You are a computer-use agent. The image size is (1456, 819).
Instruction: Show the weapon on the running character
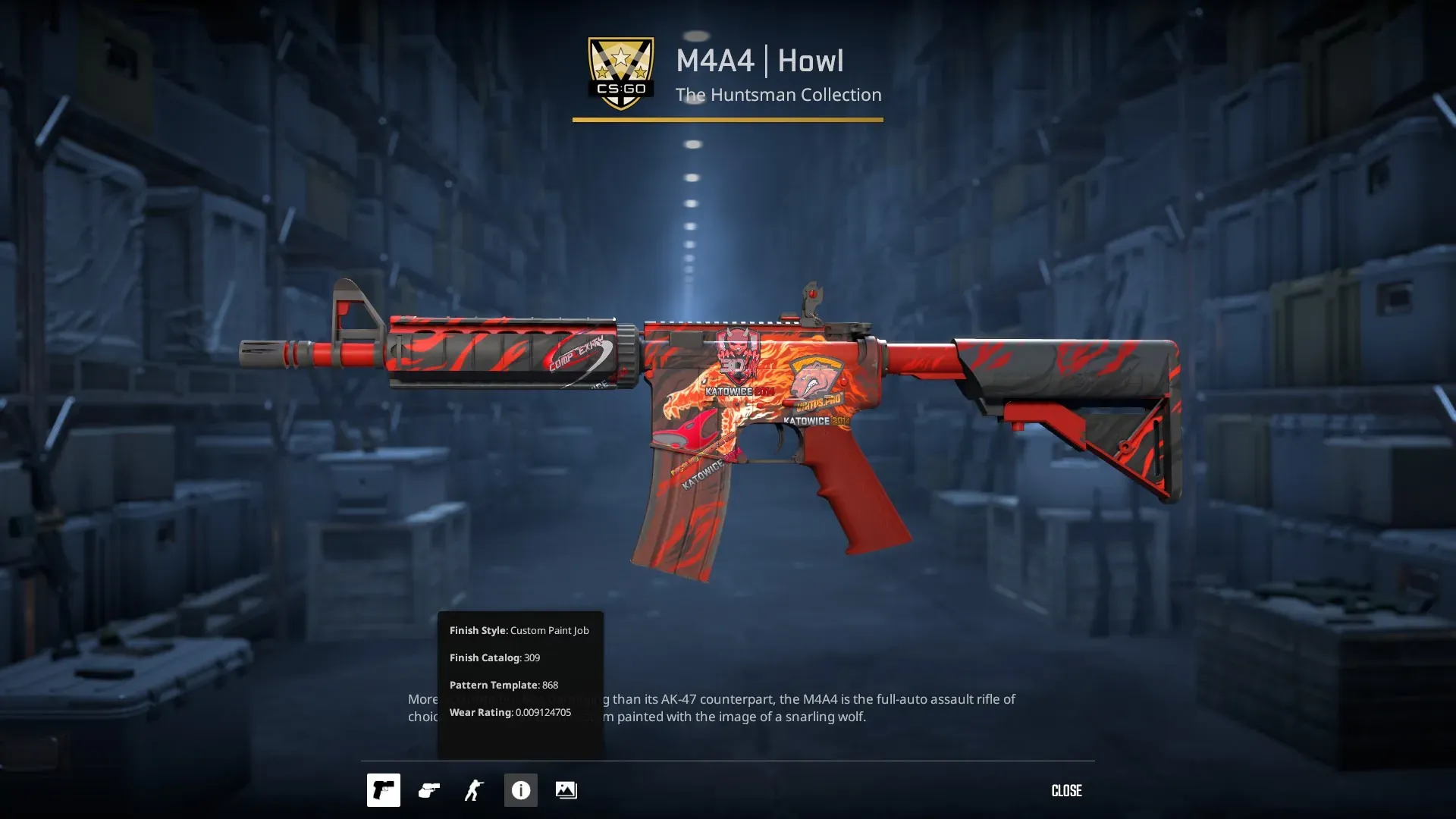coord(474,790)
